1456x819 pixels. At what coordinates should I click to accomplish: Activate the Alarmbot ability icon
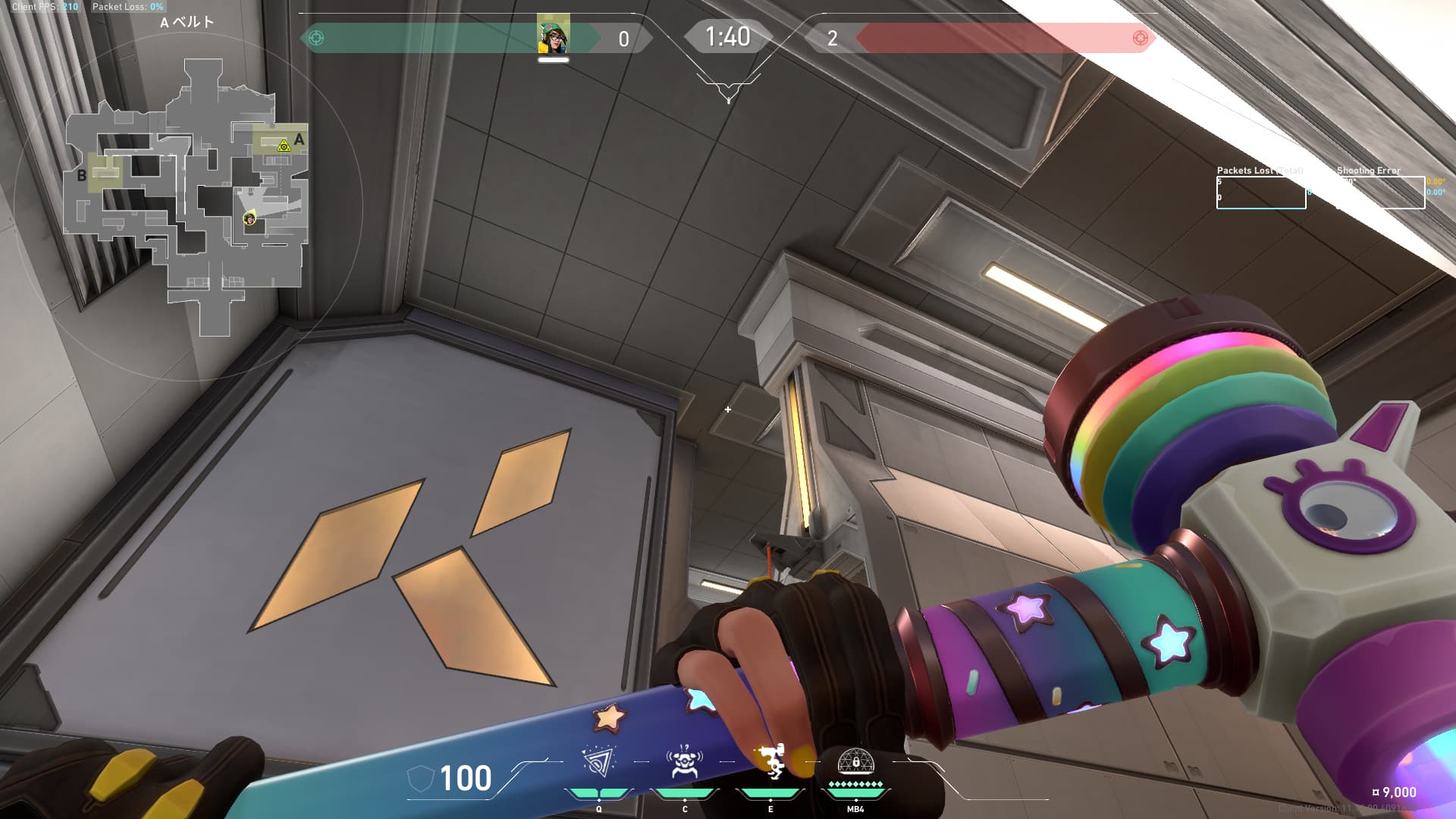(x=684, y=762)
